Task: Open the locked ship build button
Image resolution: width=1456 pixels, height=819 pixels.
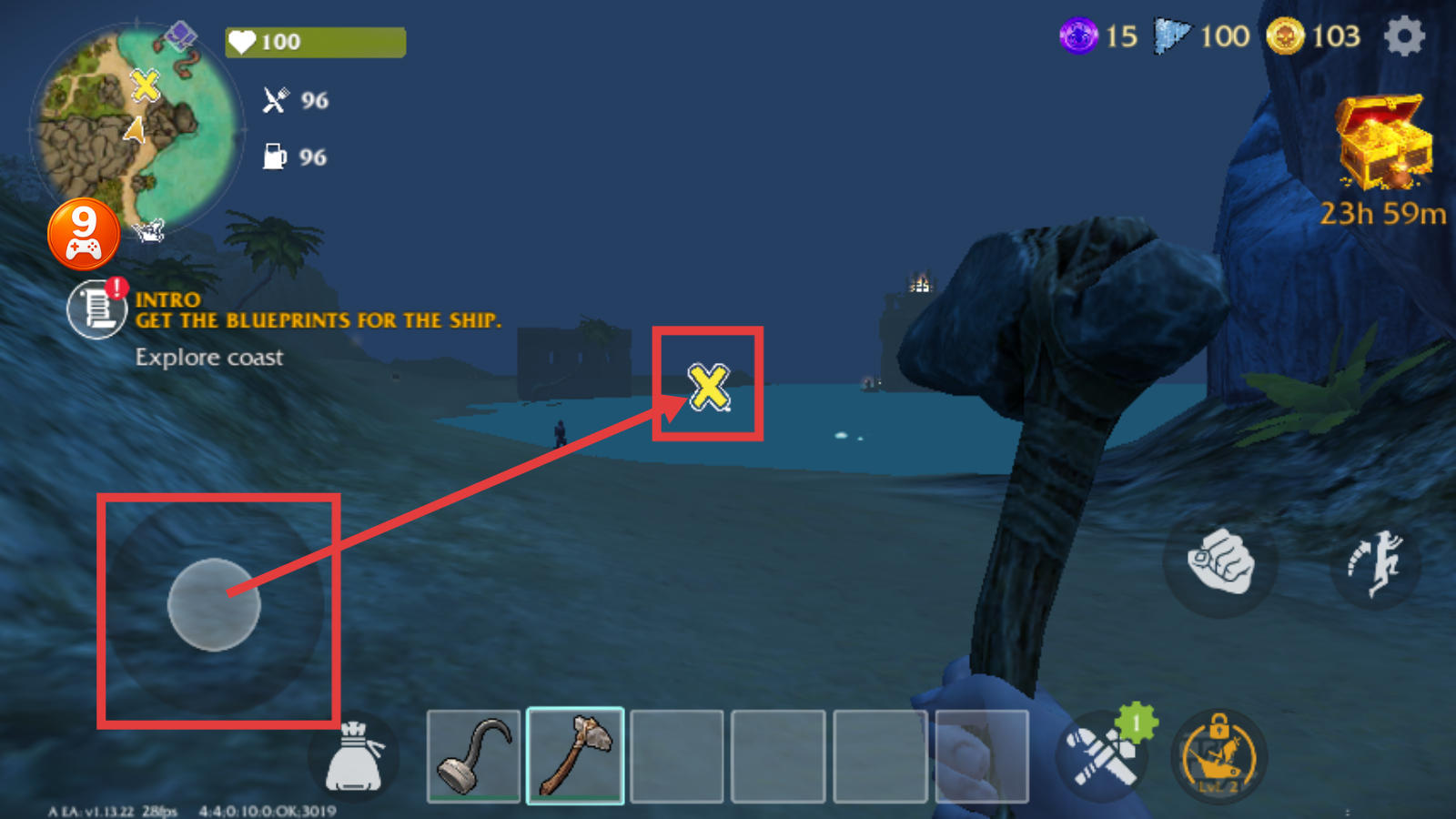Action: point(1218,755)
